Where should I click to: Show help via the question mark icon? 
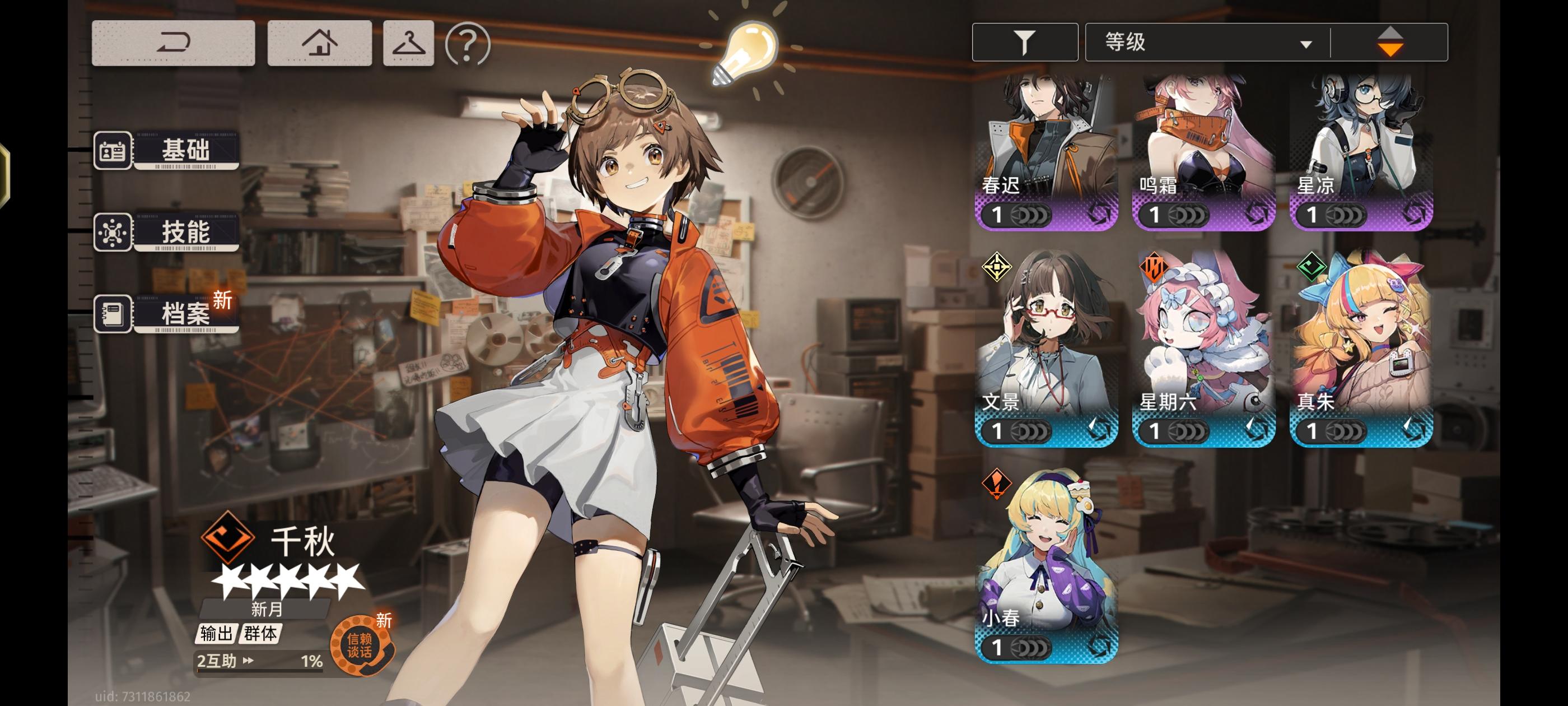(x=468, y=44)
